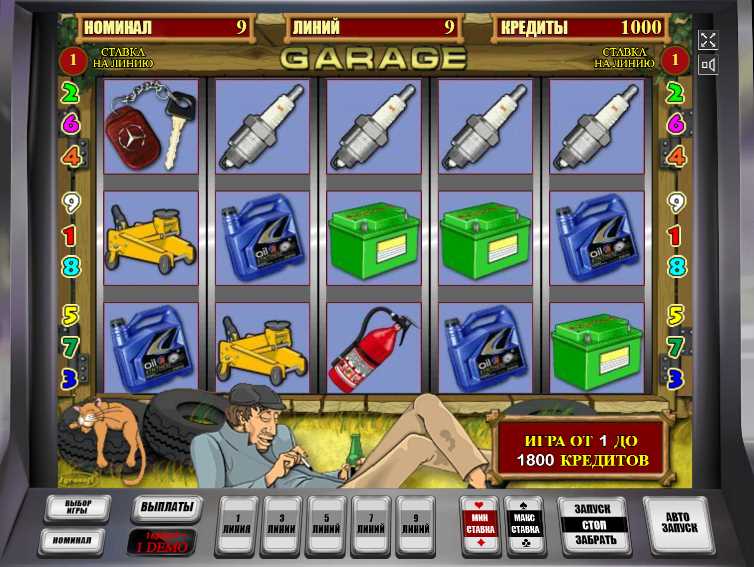
Task: Toggle fullscreen with the expand arrows icon
Action: [x=708, y=41]
